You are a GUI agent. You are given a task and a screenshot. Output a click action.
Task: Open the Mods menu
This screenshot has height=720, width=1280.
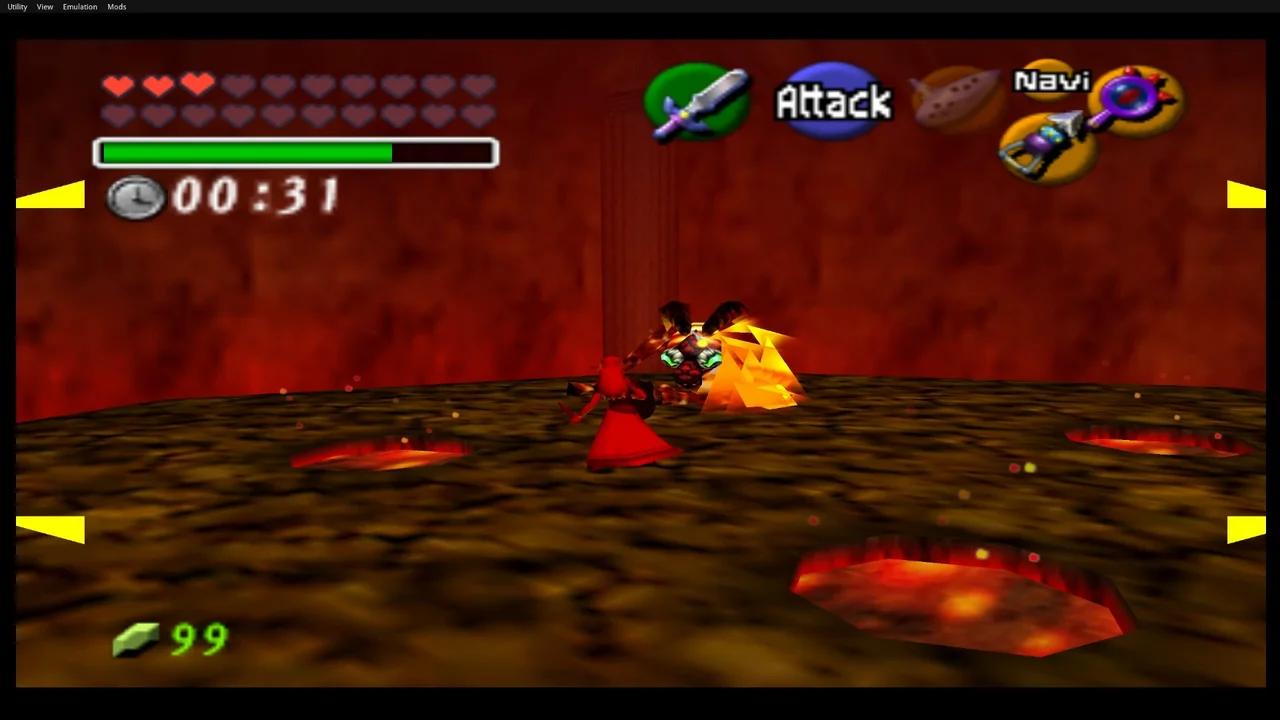coord(116,6)
